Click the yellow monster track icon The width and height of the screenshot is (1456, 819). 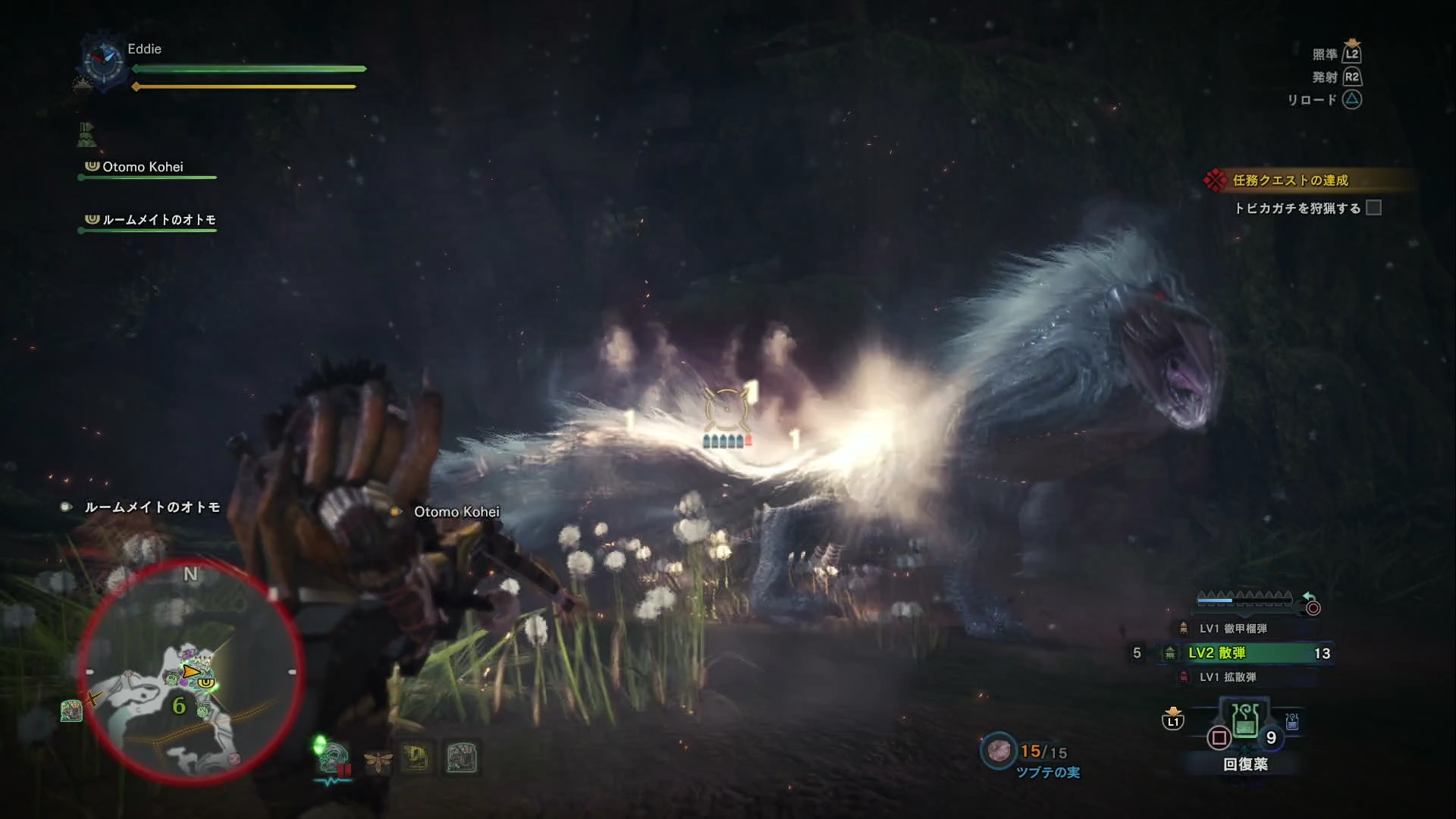point(416,758)
